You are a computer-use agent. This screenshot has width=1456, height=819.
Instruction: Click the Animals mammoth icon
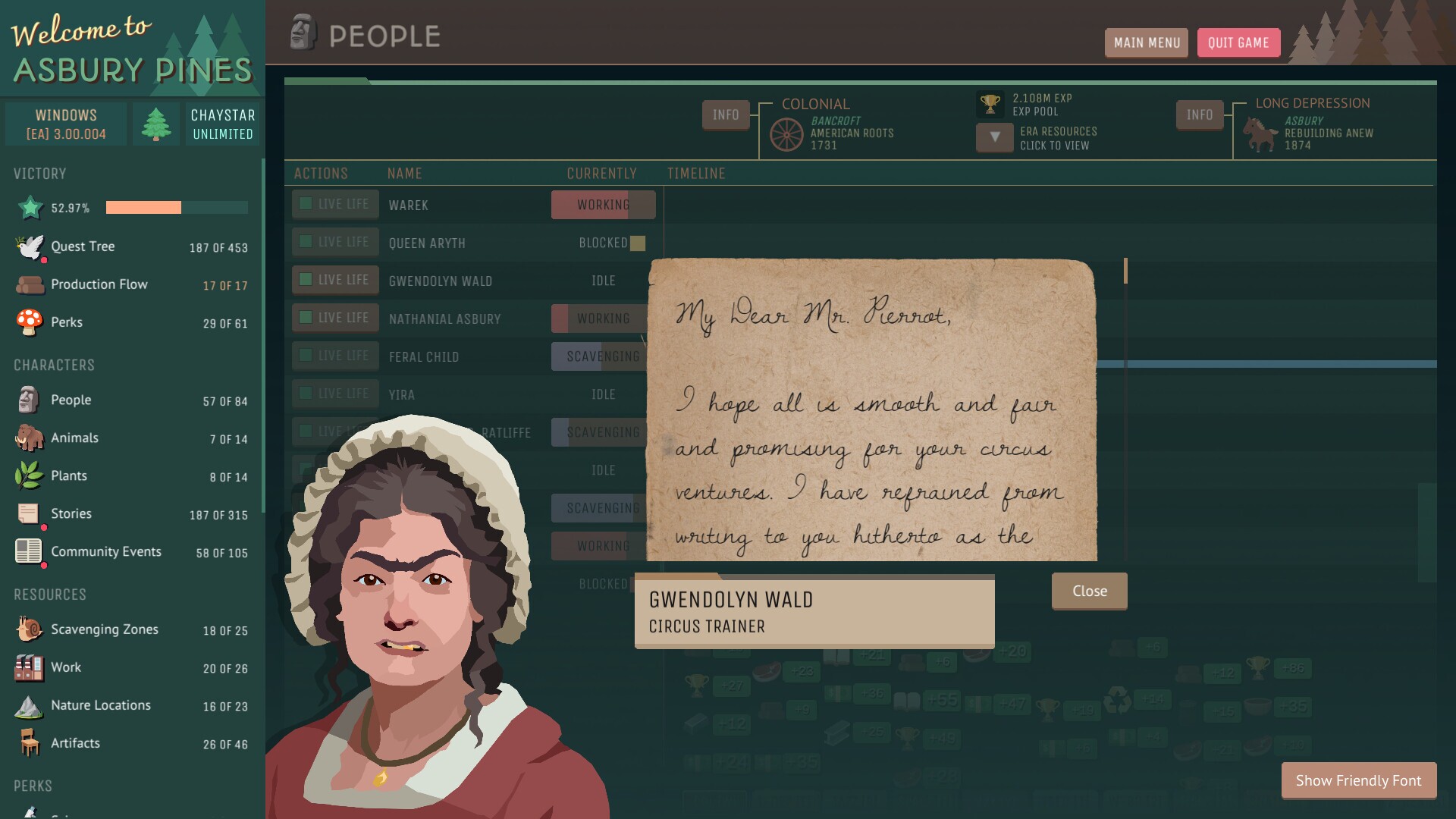29,438
